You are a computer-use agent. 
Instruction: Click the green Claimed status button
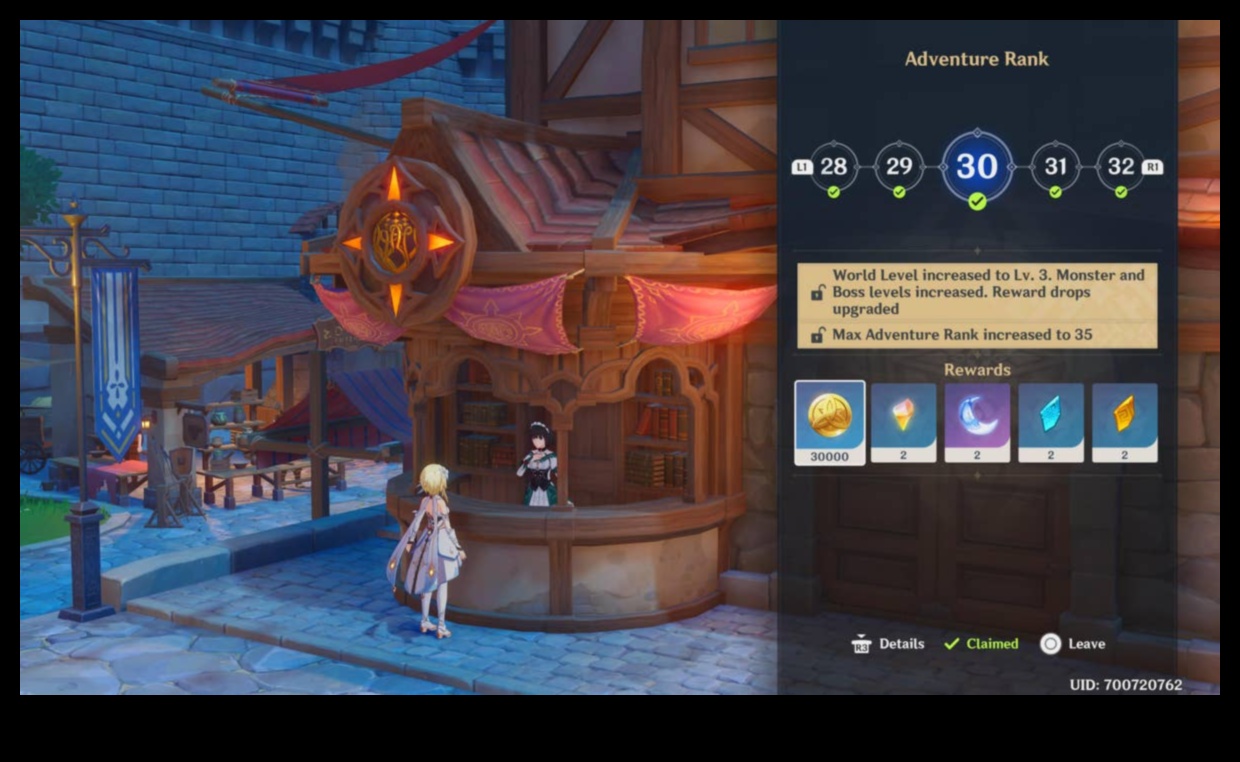pos(981,644)
